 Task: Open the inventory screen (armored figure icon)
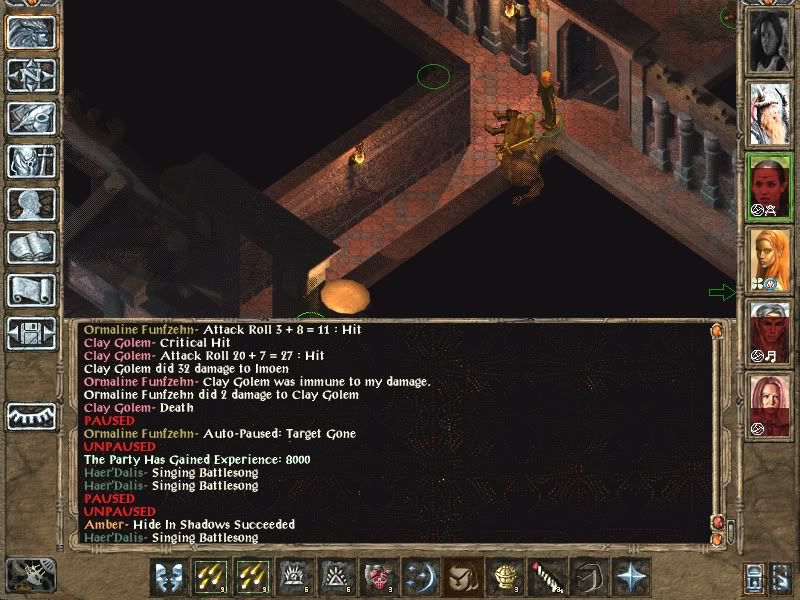[30, 161]
